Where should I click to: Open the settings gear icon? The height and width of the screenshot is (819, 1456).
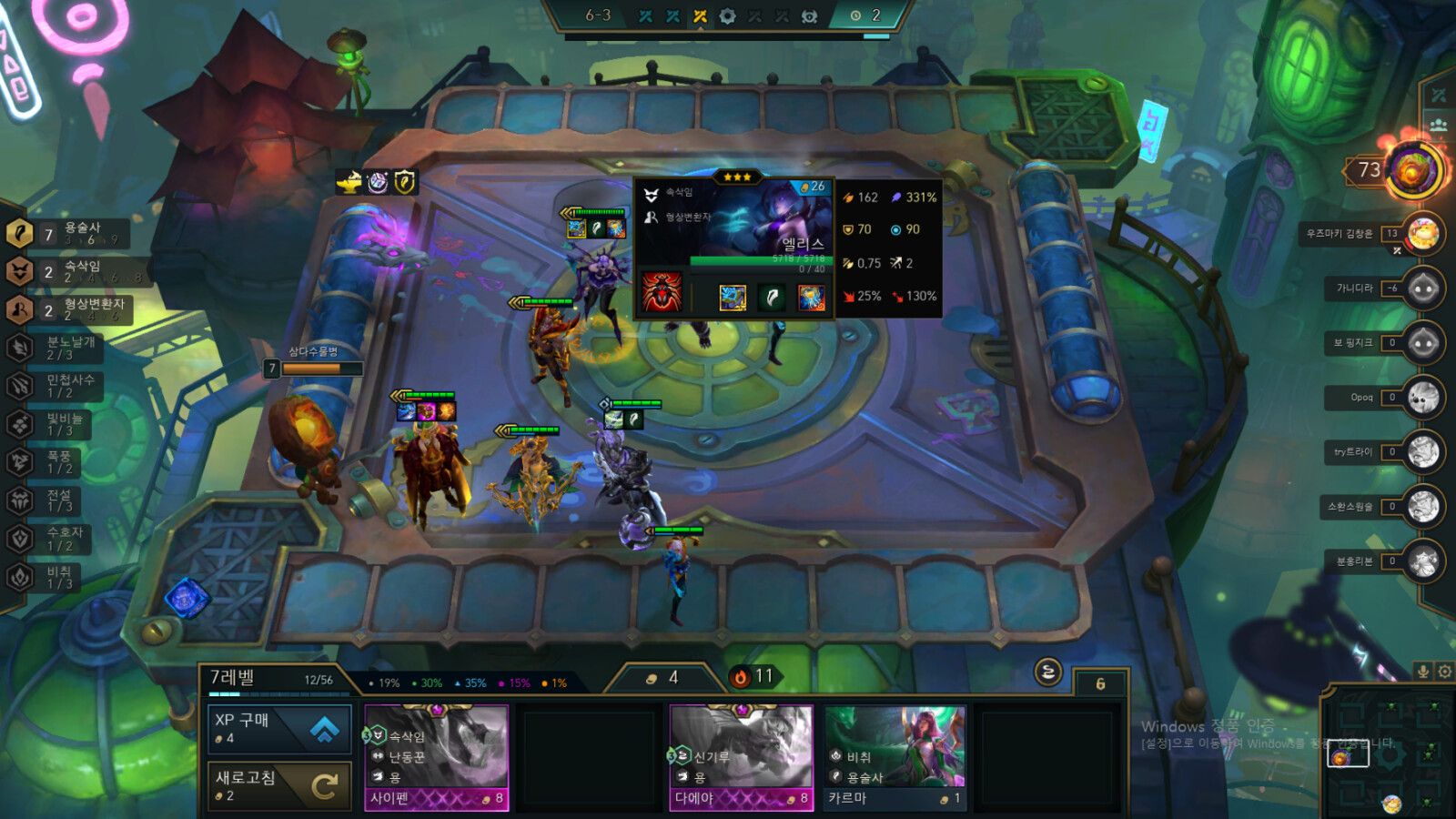[1444, 672]
